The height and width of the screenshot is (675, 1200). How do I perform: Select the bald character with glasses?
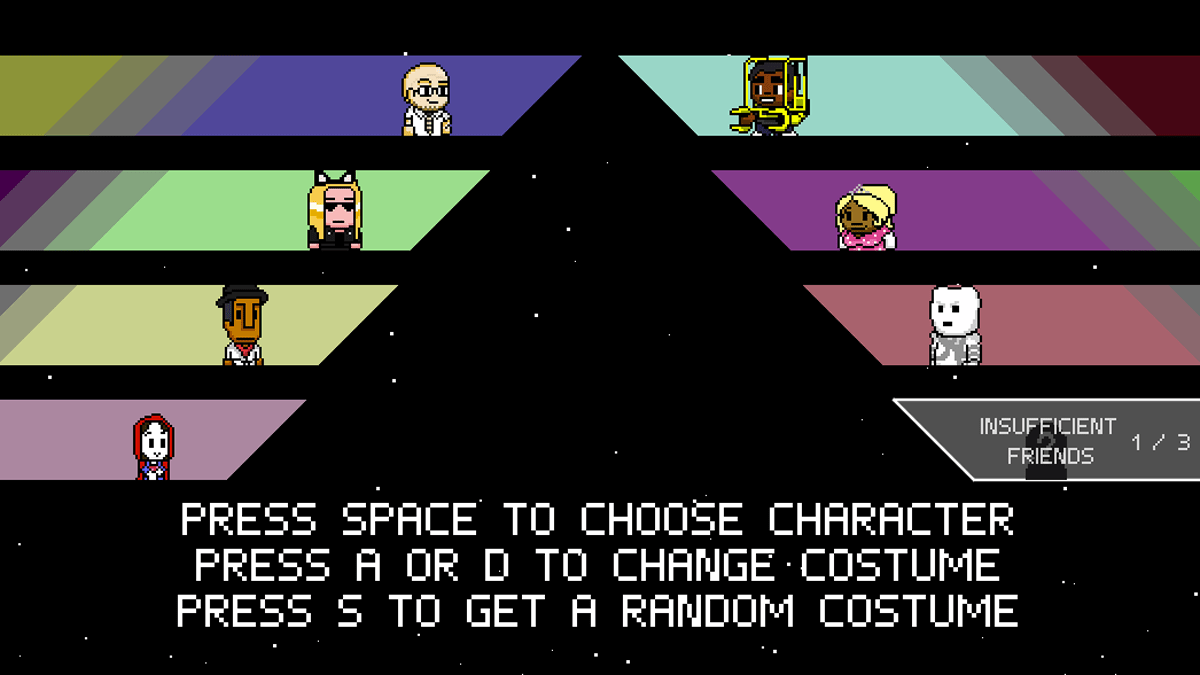[x=427, y=99]
